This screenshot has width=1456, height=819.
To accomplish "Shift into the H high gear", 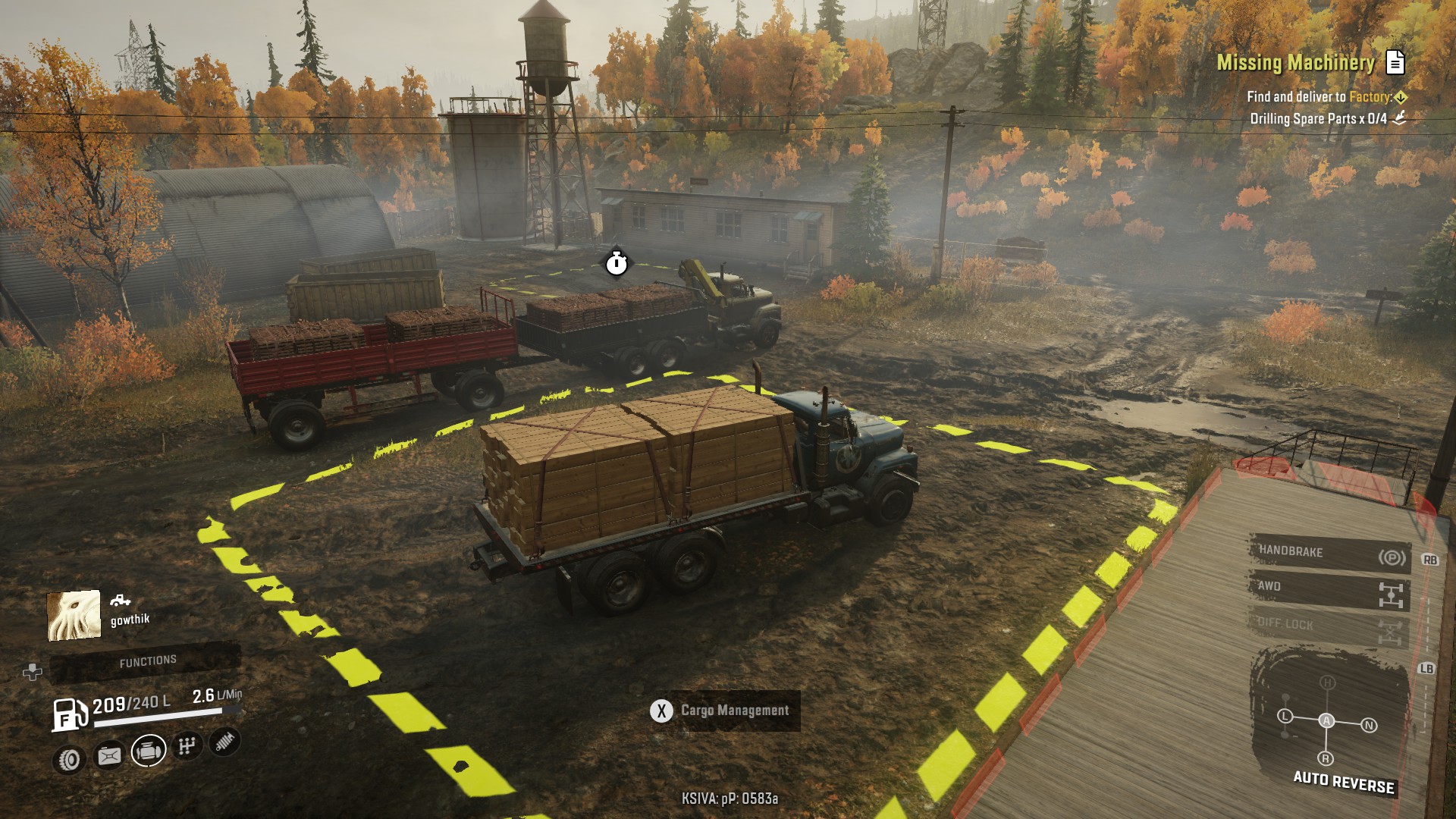I will coord(1327,682).
